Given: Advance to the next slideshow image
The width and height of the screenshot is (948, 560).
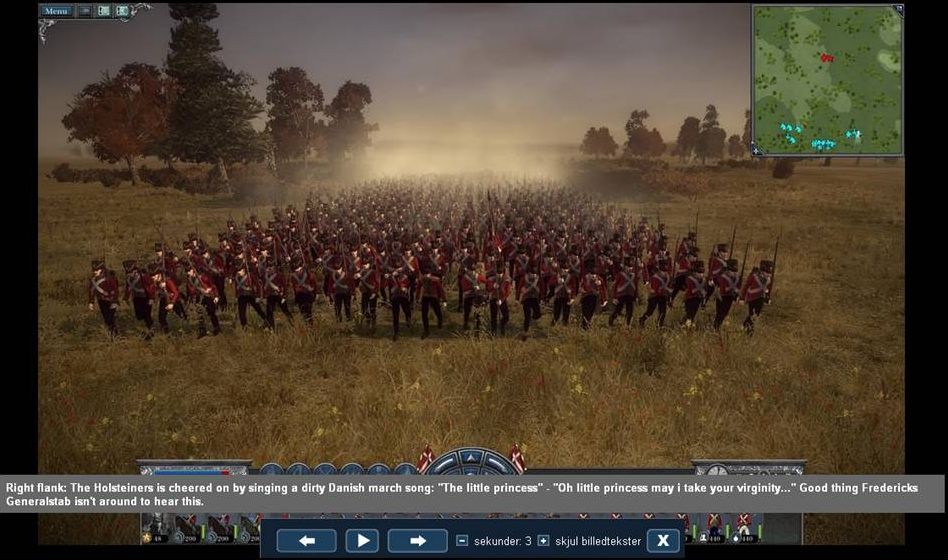Looking at the screenshot, I should (418, 541).
